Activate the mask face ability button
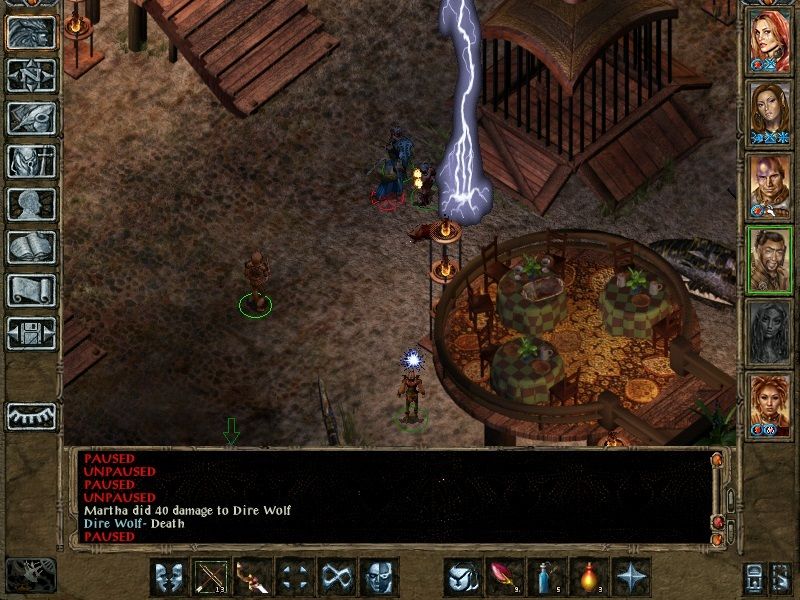Viewport: 800px width, 600px height. (x=379, y=577)
